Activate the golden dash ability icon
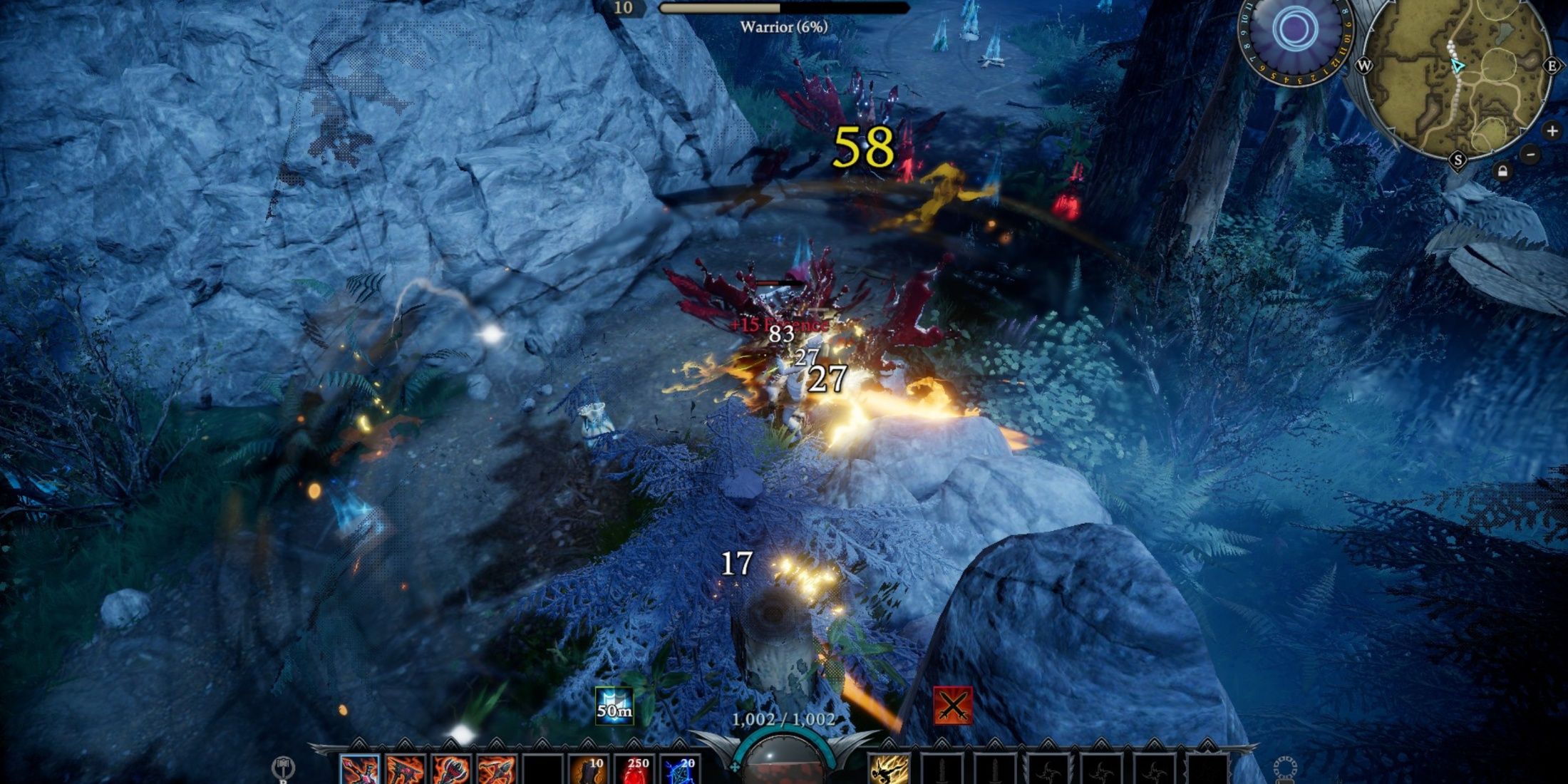Viewport: 1568px width, 784px height. [889, 770]
